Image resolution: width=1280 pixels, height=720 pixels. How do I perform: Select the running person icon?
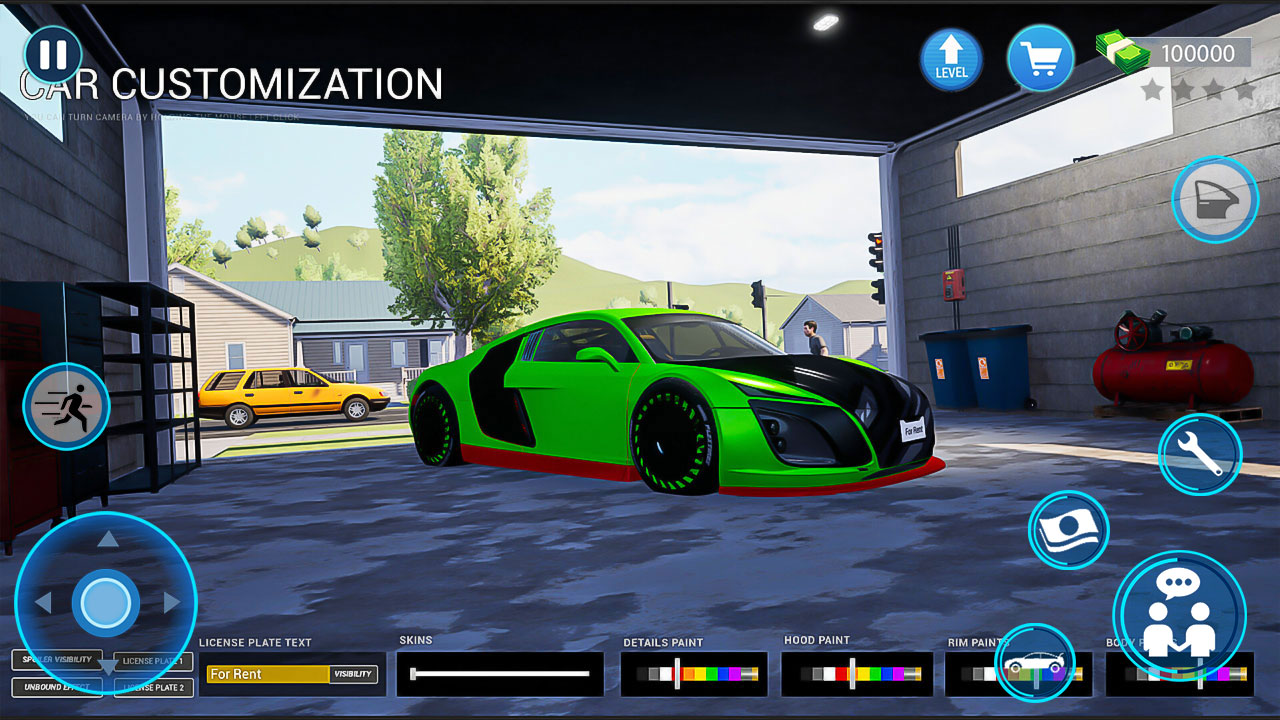pyautogui.click(x=66, y=408)
